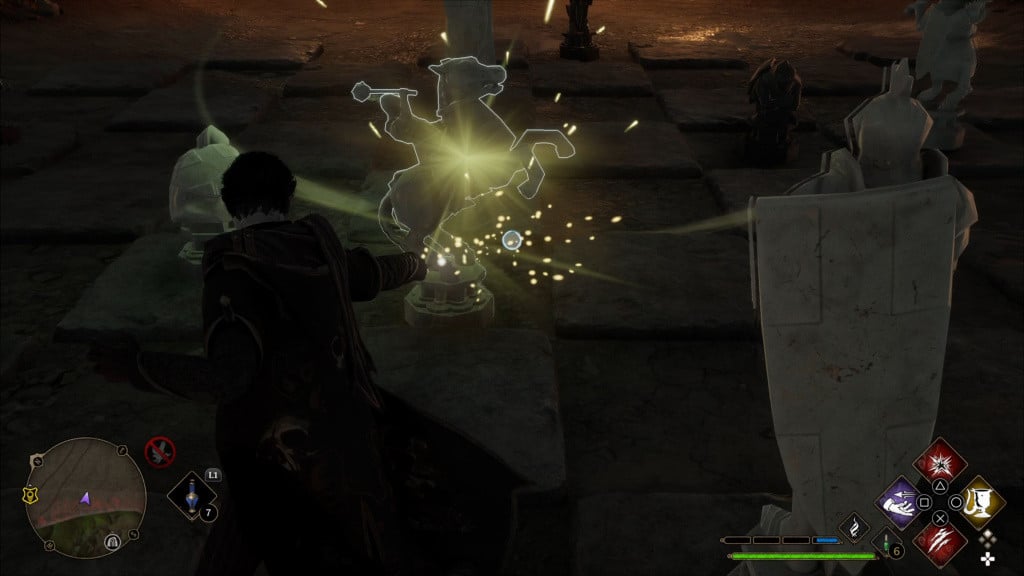The width and height of the screenshot is (1024, 576).
Task: Use the red claw-slash Diffindo spell
Action: click(x=941, y=543)
